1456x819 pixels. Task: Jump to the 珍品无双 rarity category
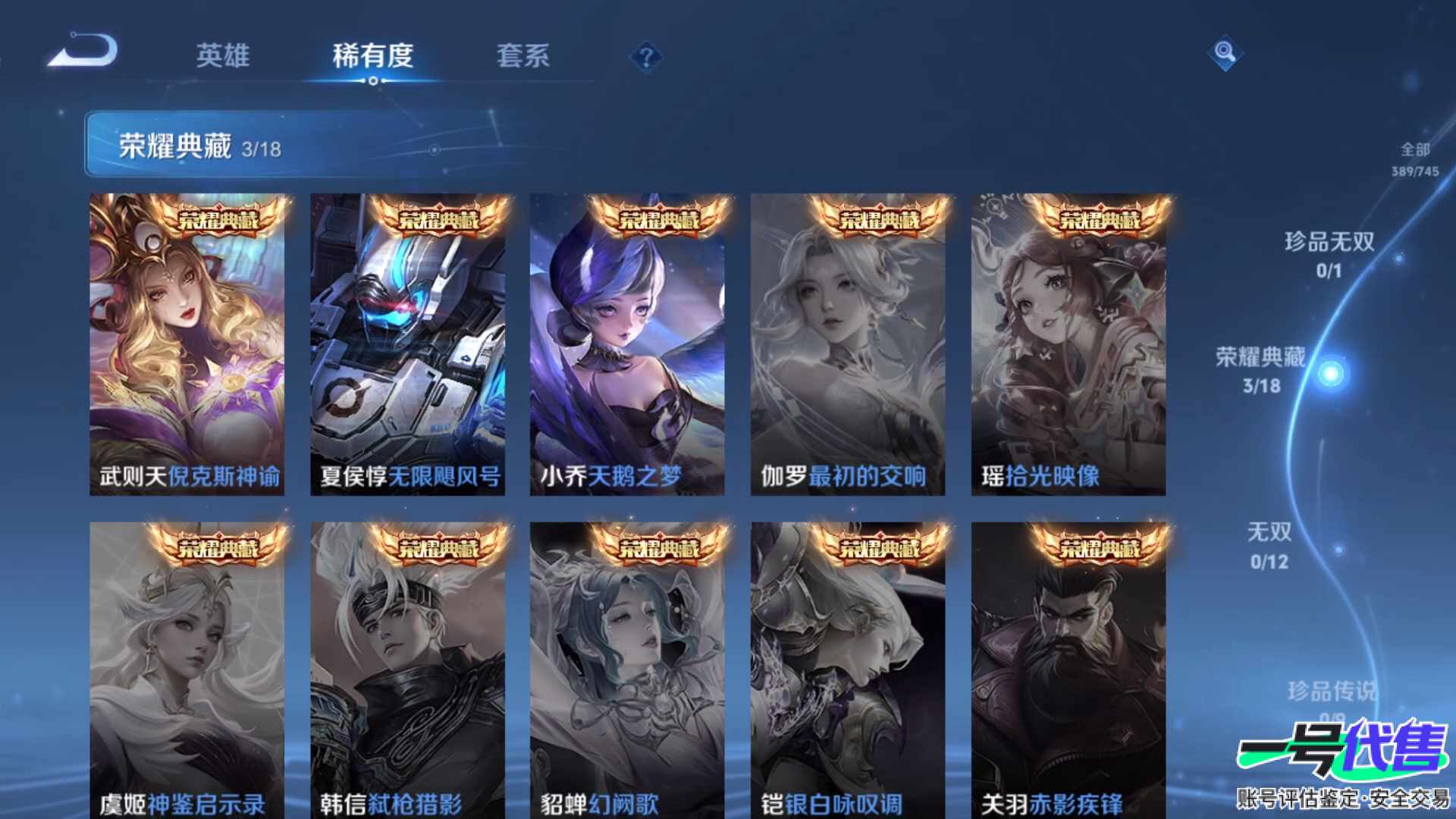pyautogui.click(x=1329, y=254)
